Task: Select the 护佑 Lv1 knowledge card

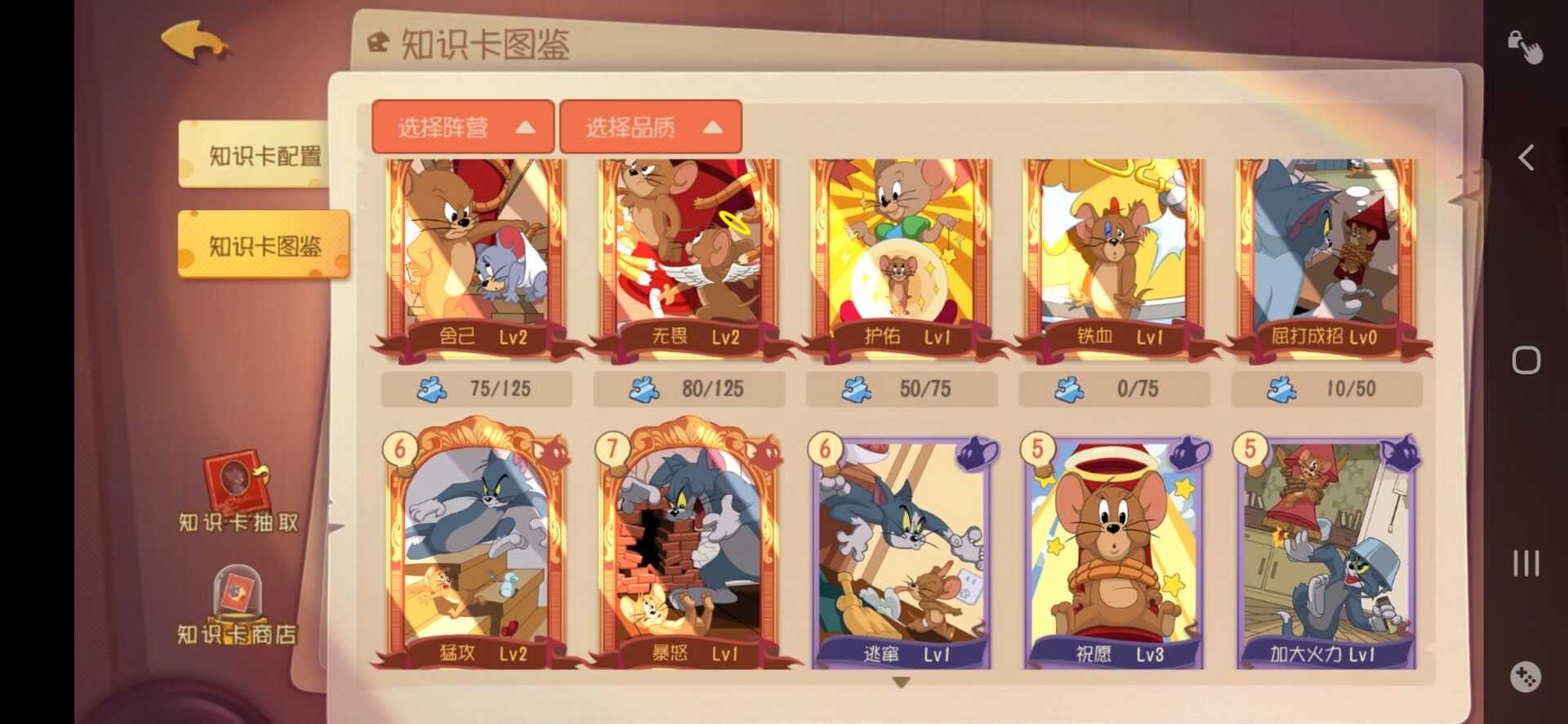Action: (898, 253)
